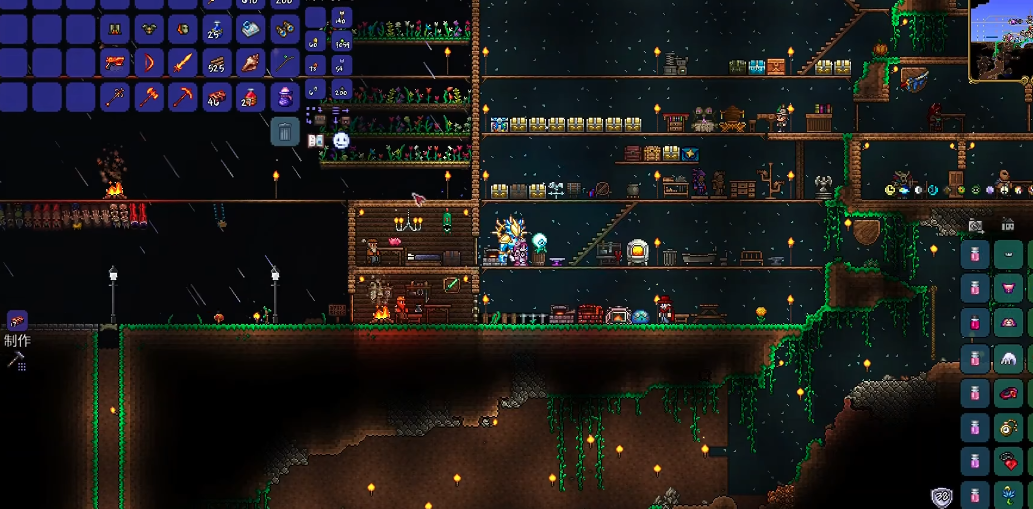Select the cell phone item slot
Screen dimensions: 1033x509
[251, 29]
